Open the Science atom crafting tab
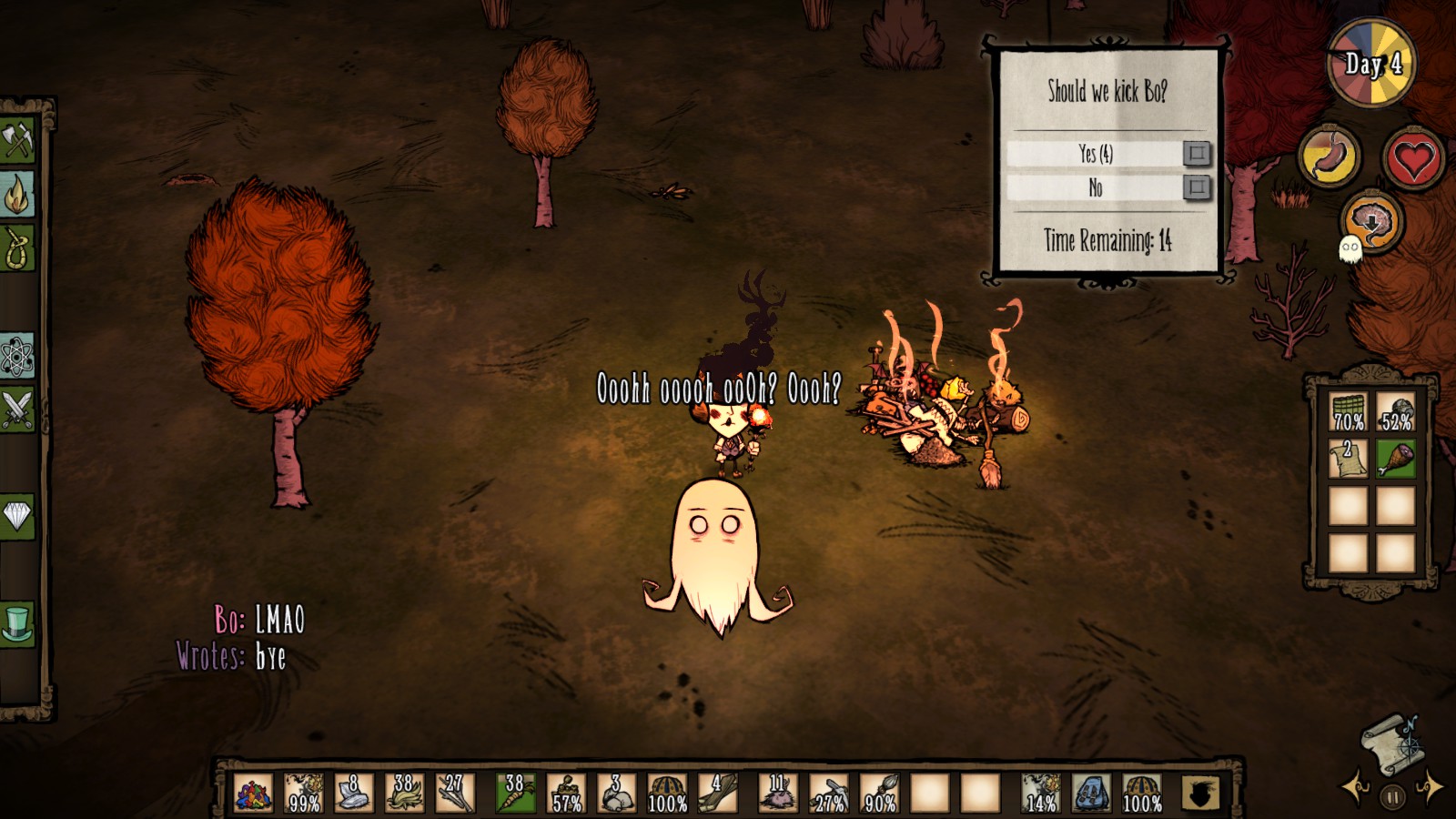Viewport: 1456px width, 819px height. click(17, 355)
